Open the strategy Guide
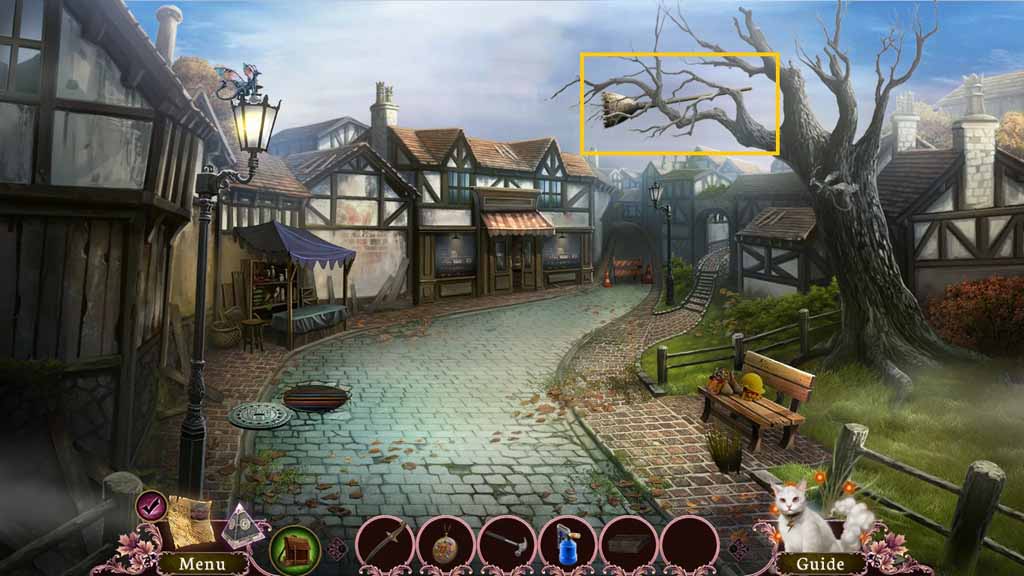Screen dimensions: 1024x576 pyautogui.click(x=819, y=564)
